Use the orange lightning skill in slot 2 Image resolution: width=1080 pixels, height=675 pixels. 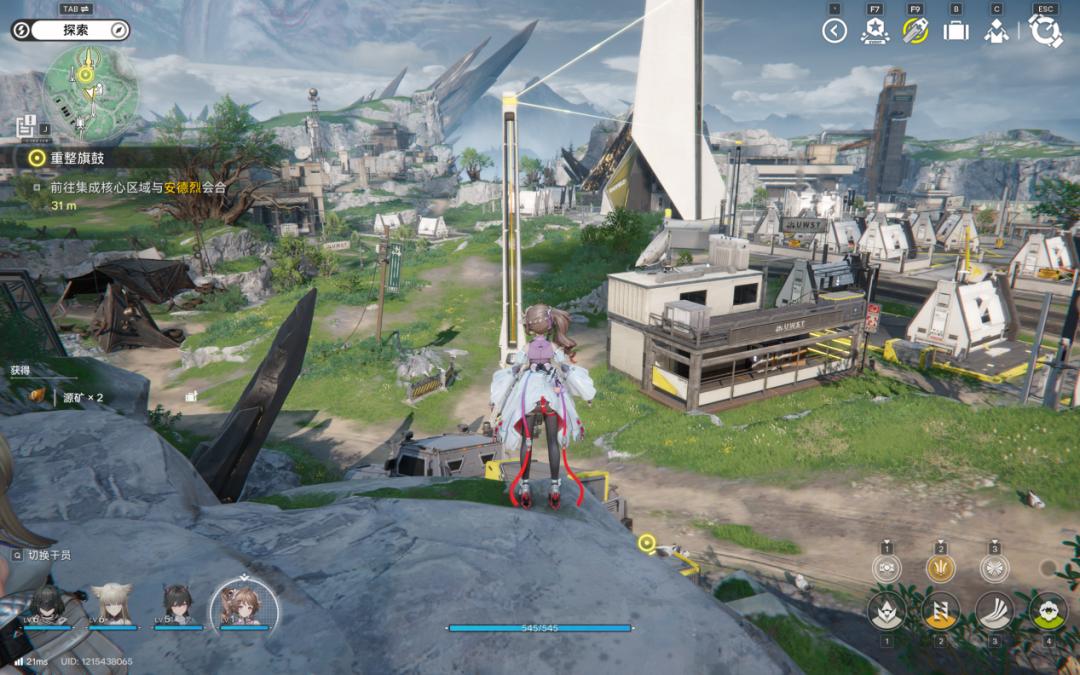click(940, 610)
